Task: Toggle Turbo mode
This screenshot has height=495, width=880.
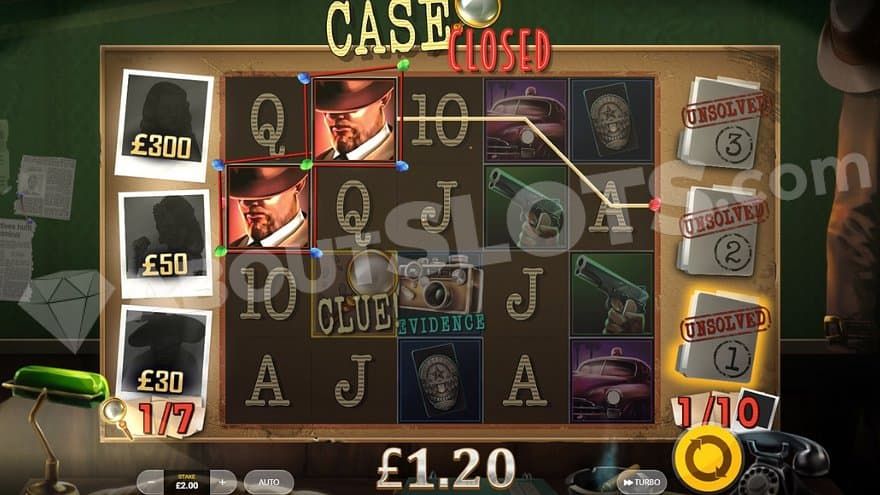Action: pyautogui.click(x=641, y=482)
